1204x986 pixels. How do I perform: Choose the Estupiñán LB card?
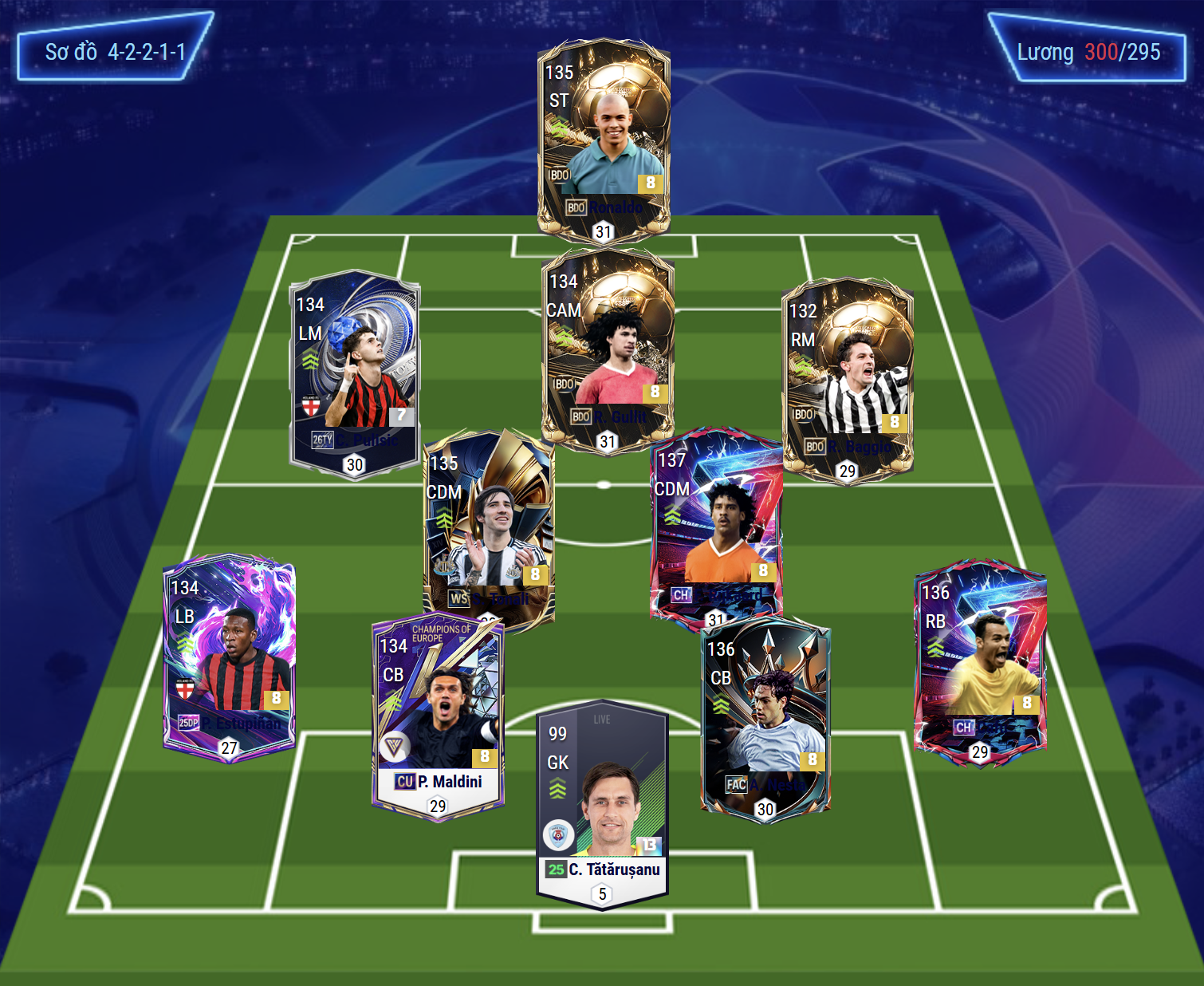tap(229, 654)
